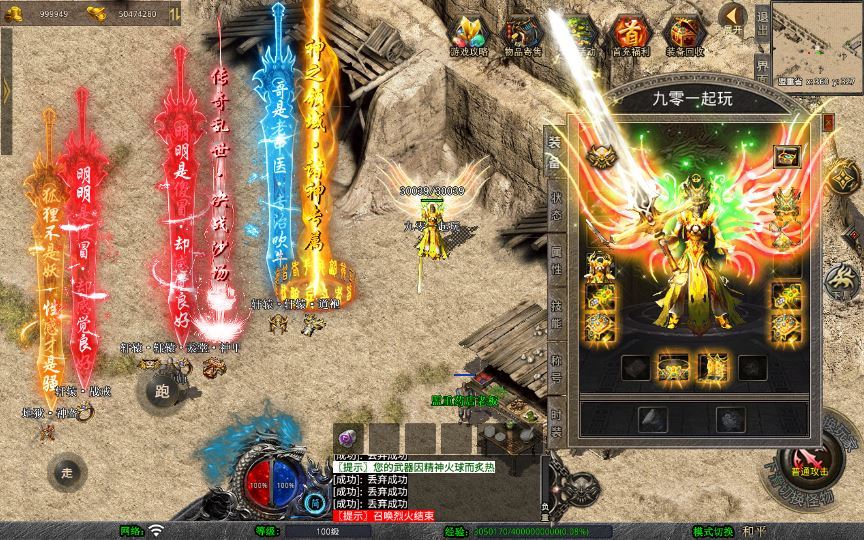Open the 物品寄售 consignment icon

523,35
